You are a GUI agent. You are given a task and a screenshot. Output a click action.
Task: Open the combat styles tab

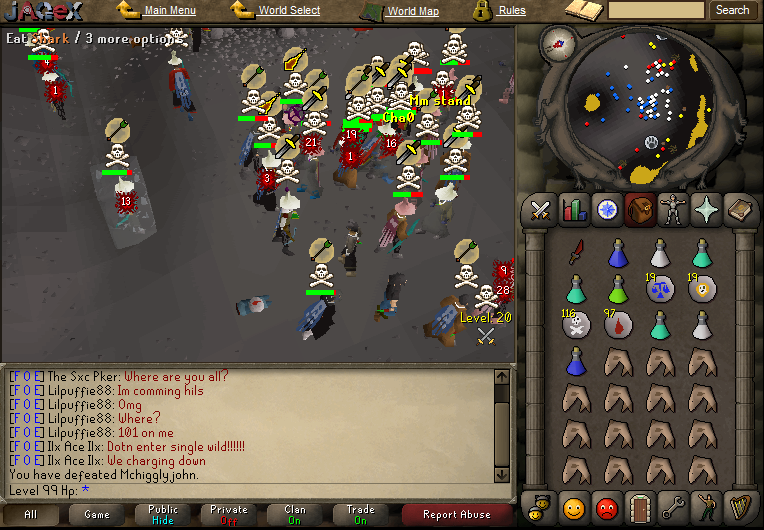tap(542, 210)
